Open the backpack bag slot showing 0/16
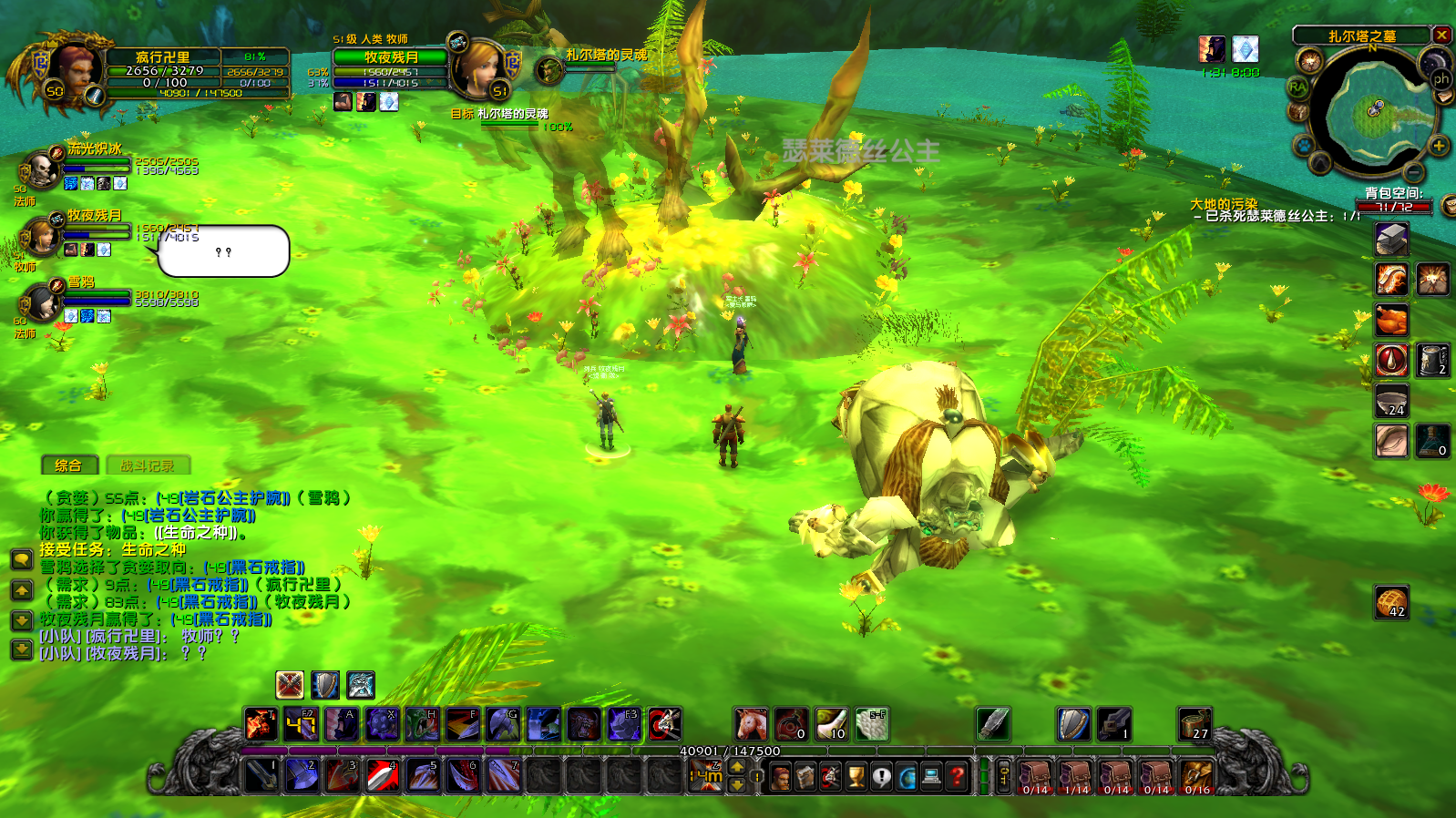 1196,777
